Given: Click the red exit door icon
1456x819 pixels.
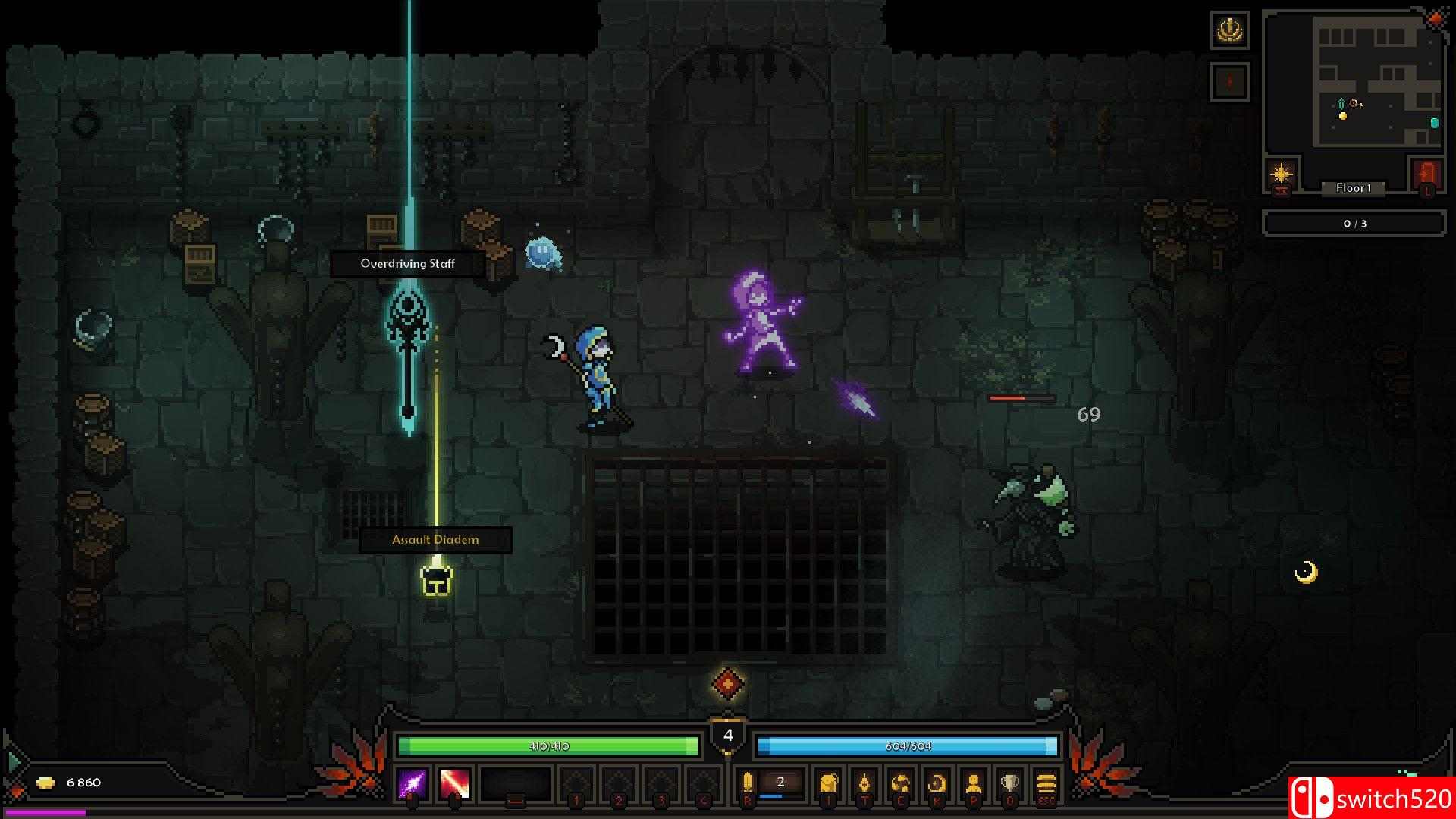Looking at the screenshot, I should tap(1427, 174).
